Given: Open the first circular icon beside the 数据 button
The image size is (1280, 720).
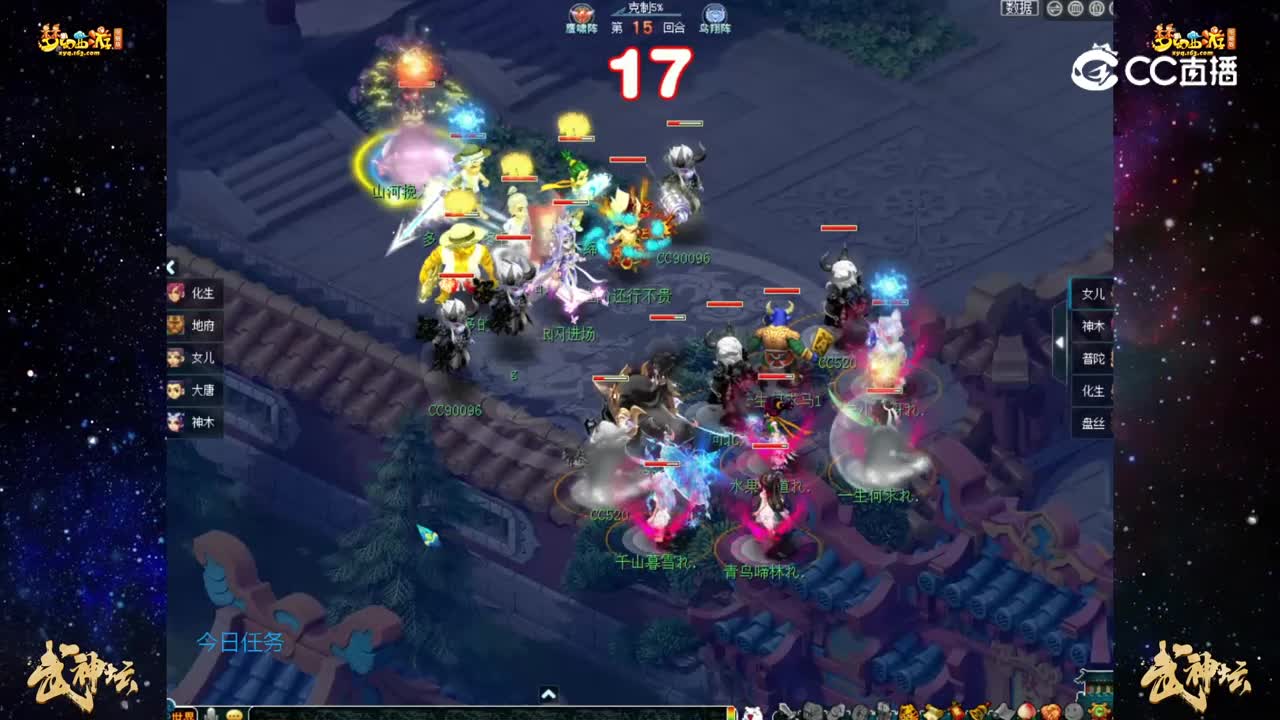Looking at the screenshot, I should (x=1053, y=10).
